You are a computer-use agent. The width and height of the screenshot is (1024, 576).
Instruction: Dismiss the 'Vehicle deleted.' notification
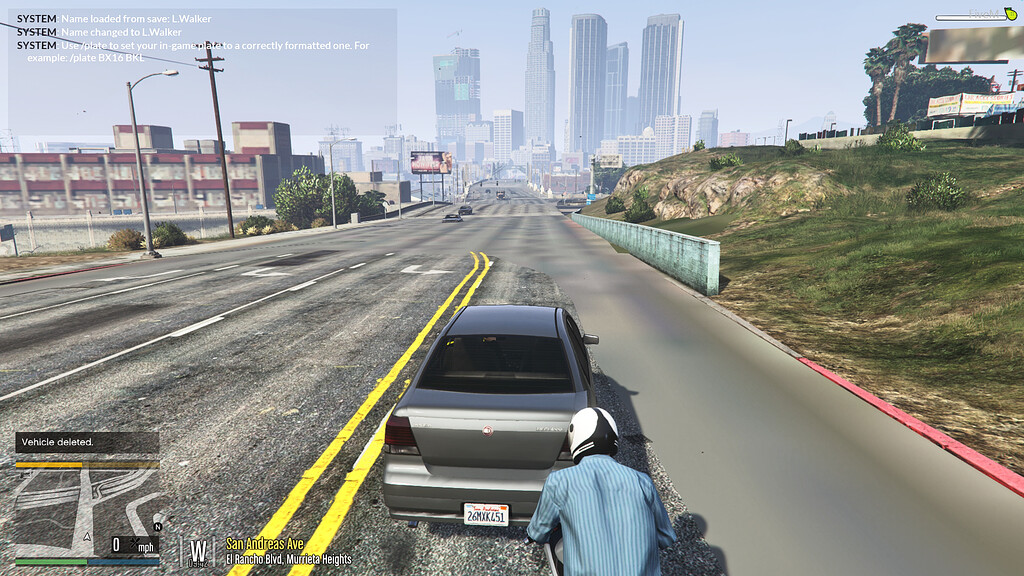pos(87,442)
